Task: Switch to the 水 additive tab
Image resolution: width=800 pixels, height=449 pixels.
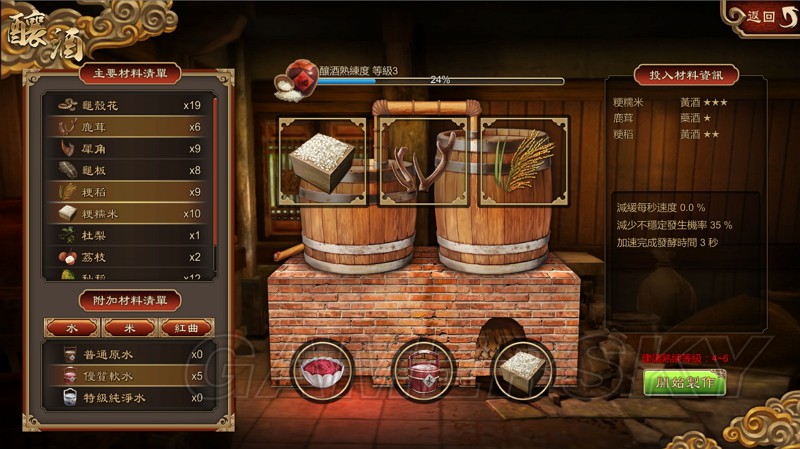Action: pos(71,327)
